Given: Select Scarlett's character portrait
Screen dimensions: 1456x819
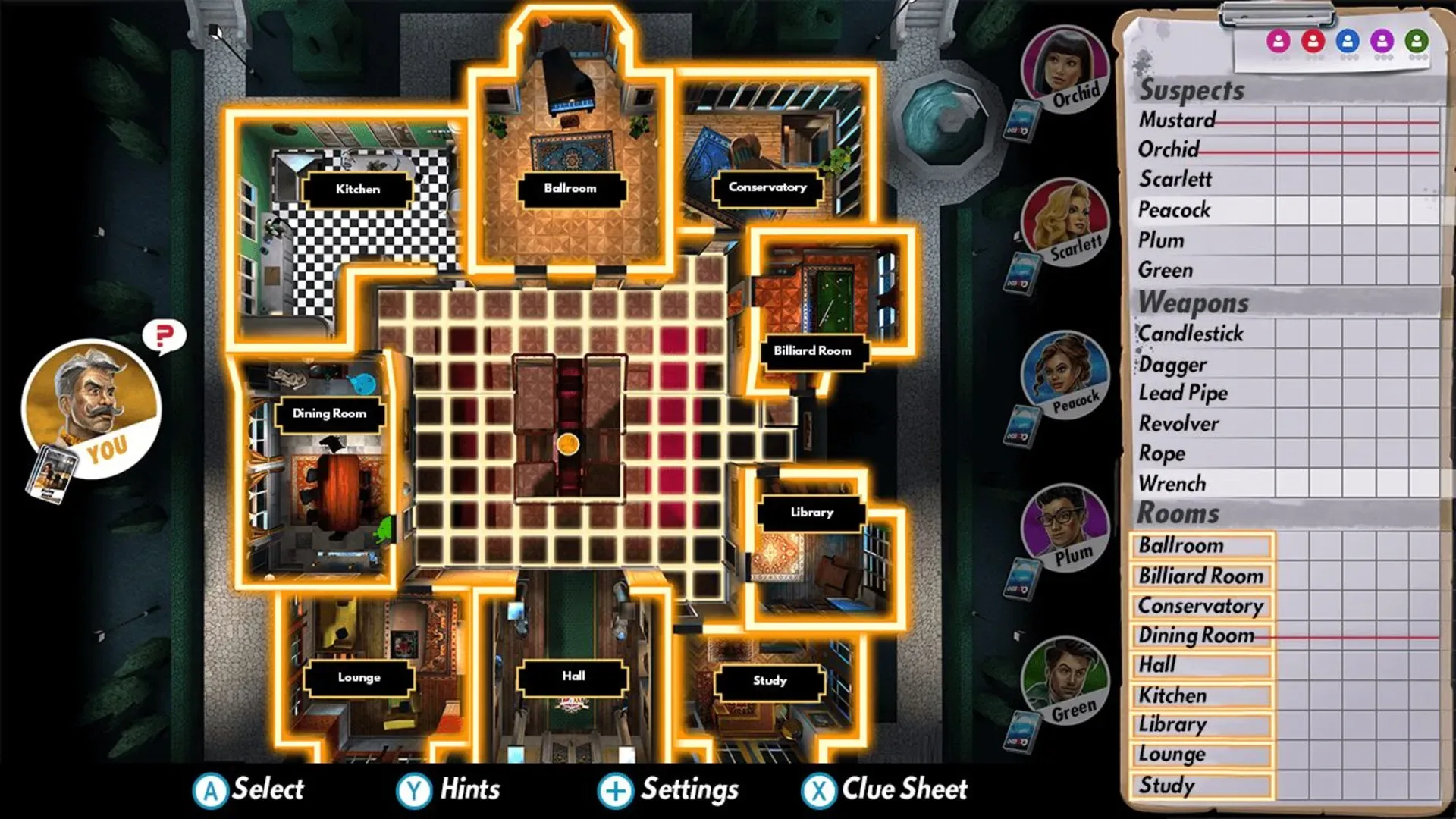Looking at the screenshot, I should (1065, 224).
